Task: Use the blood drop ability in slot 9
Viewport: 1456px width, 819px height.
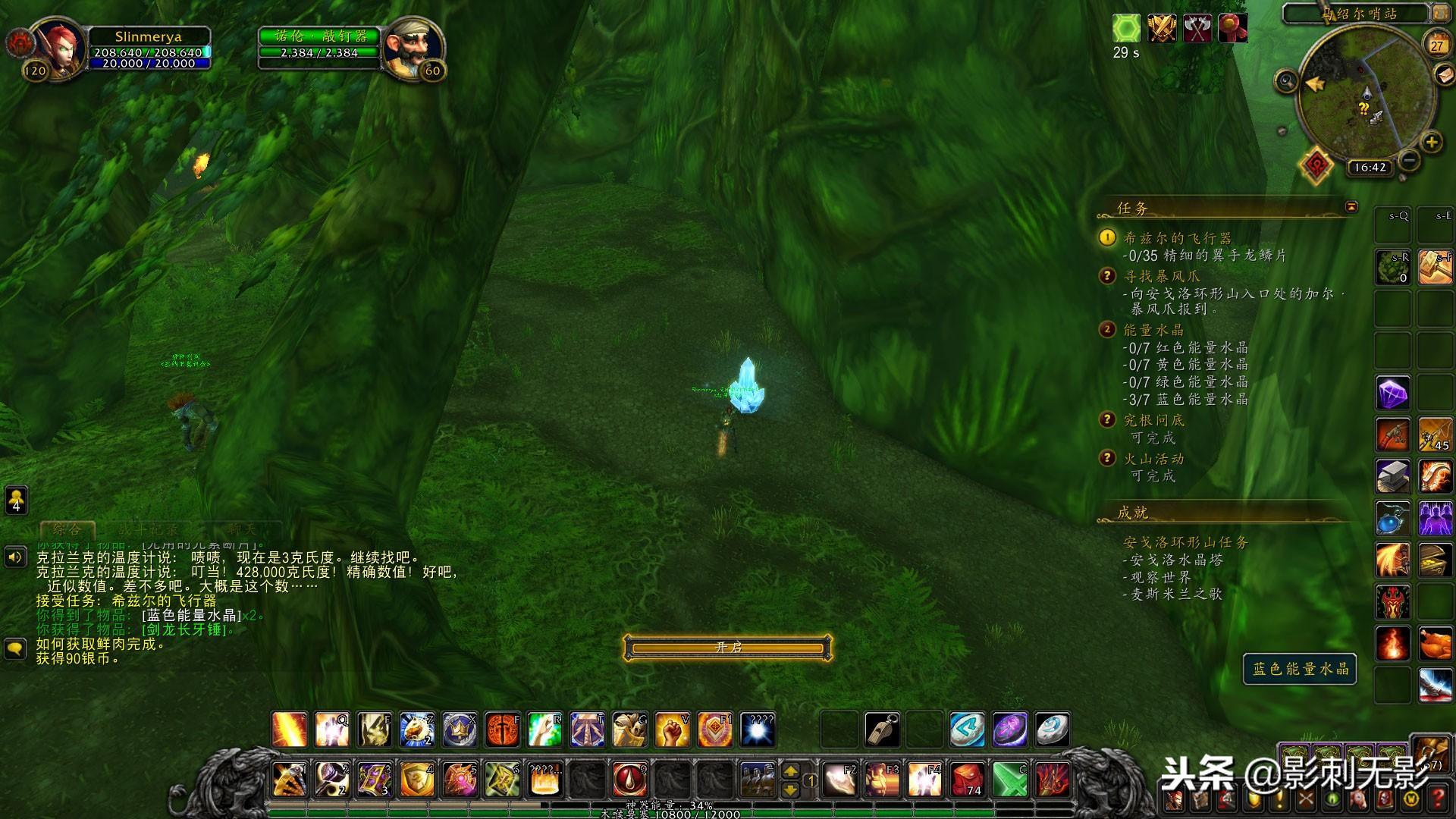Action: (x=629, y=780)
